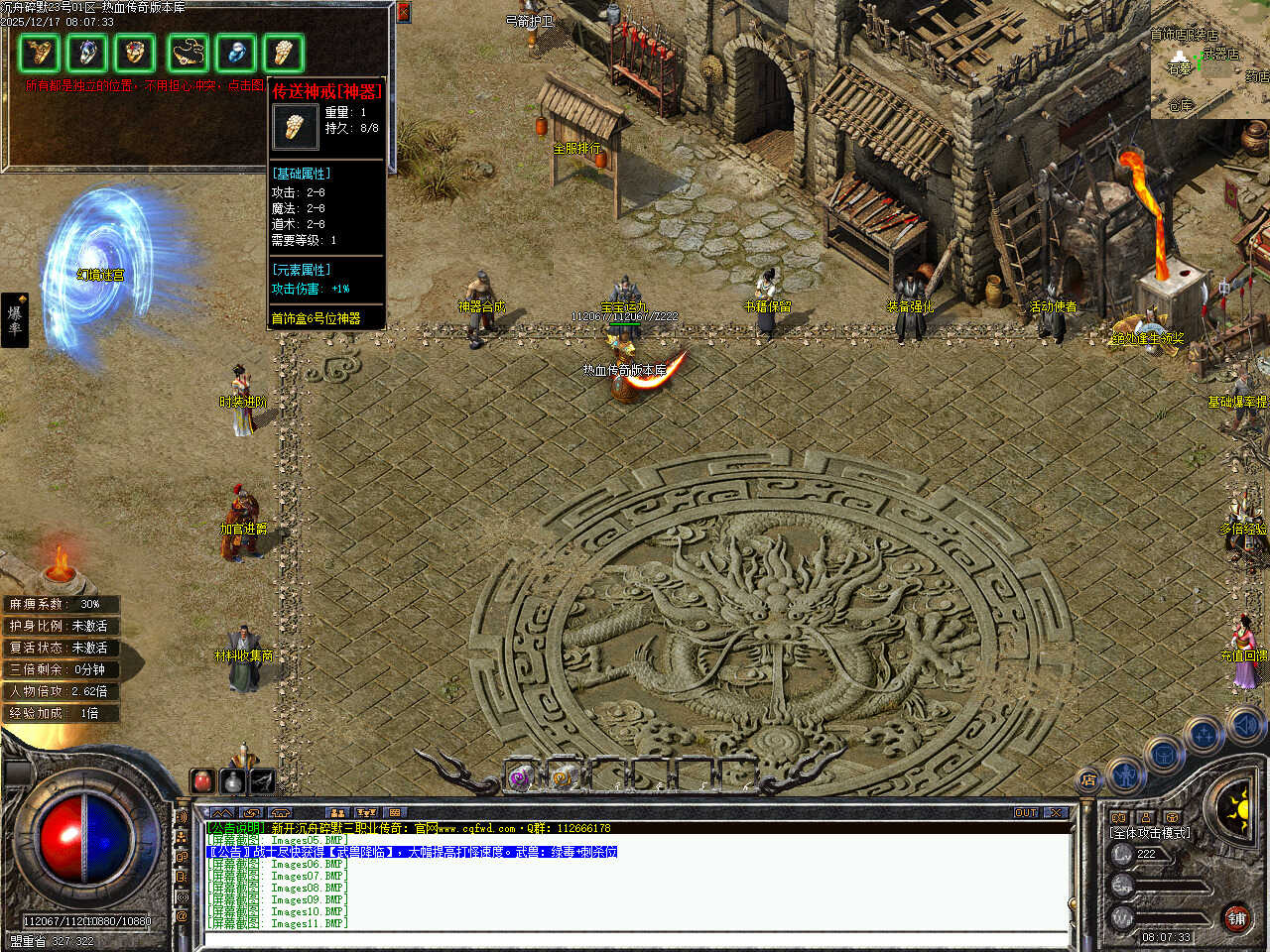Open the 爆率 drop rate side tab
1270x952 pixels.
(x=15, y=319)
